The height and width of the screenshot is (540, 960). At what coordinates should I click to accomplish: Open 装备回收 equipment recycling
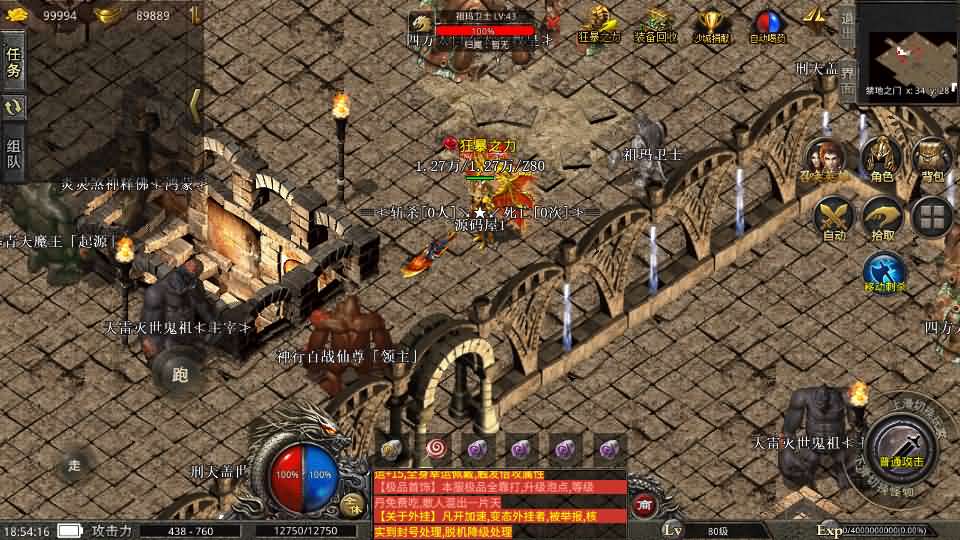point(656,24)
